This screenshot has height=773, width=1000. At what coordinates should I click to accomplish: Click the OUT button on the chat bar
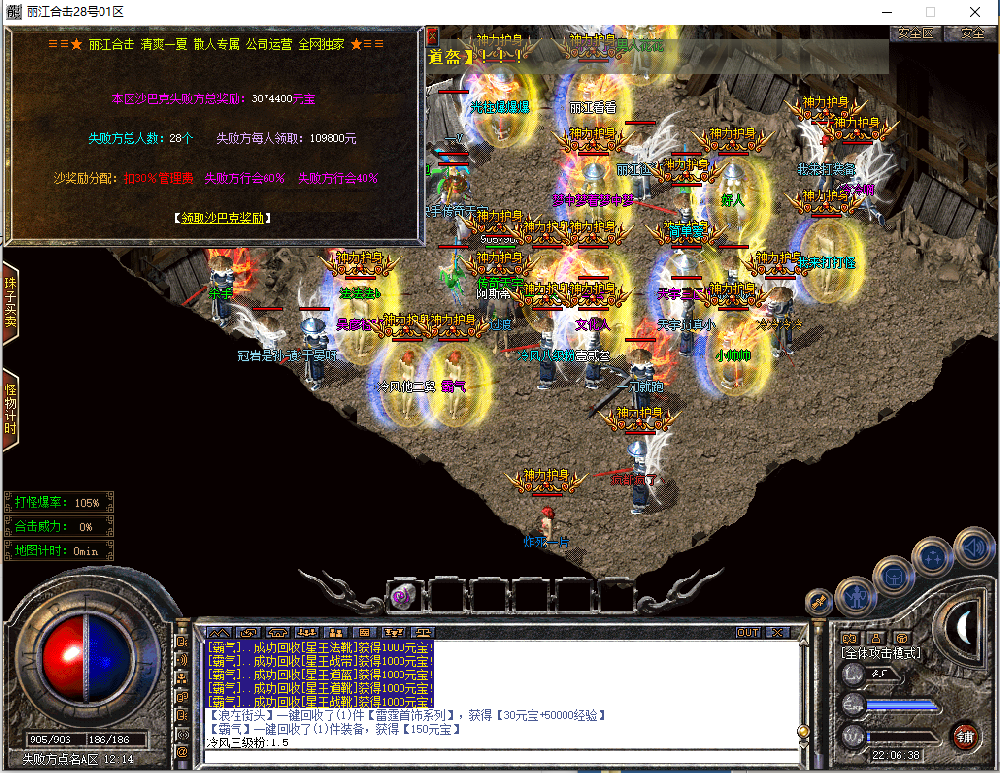pos(748,632)
